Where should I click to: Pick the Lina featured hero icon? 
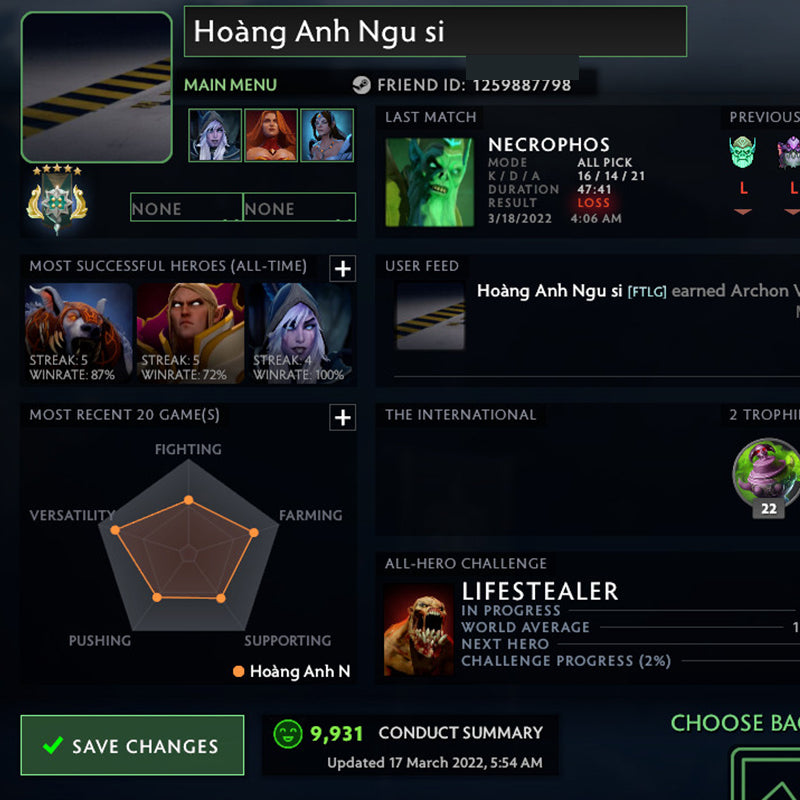(271, 135)
